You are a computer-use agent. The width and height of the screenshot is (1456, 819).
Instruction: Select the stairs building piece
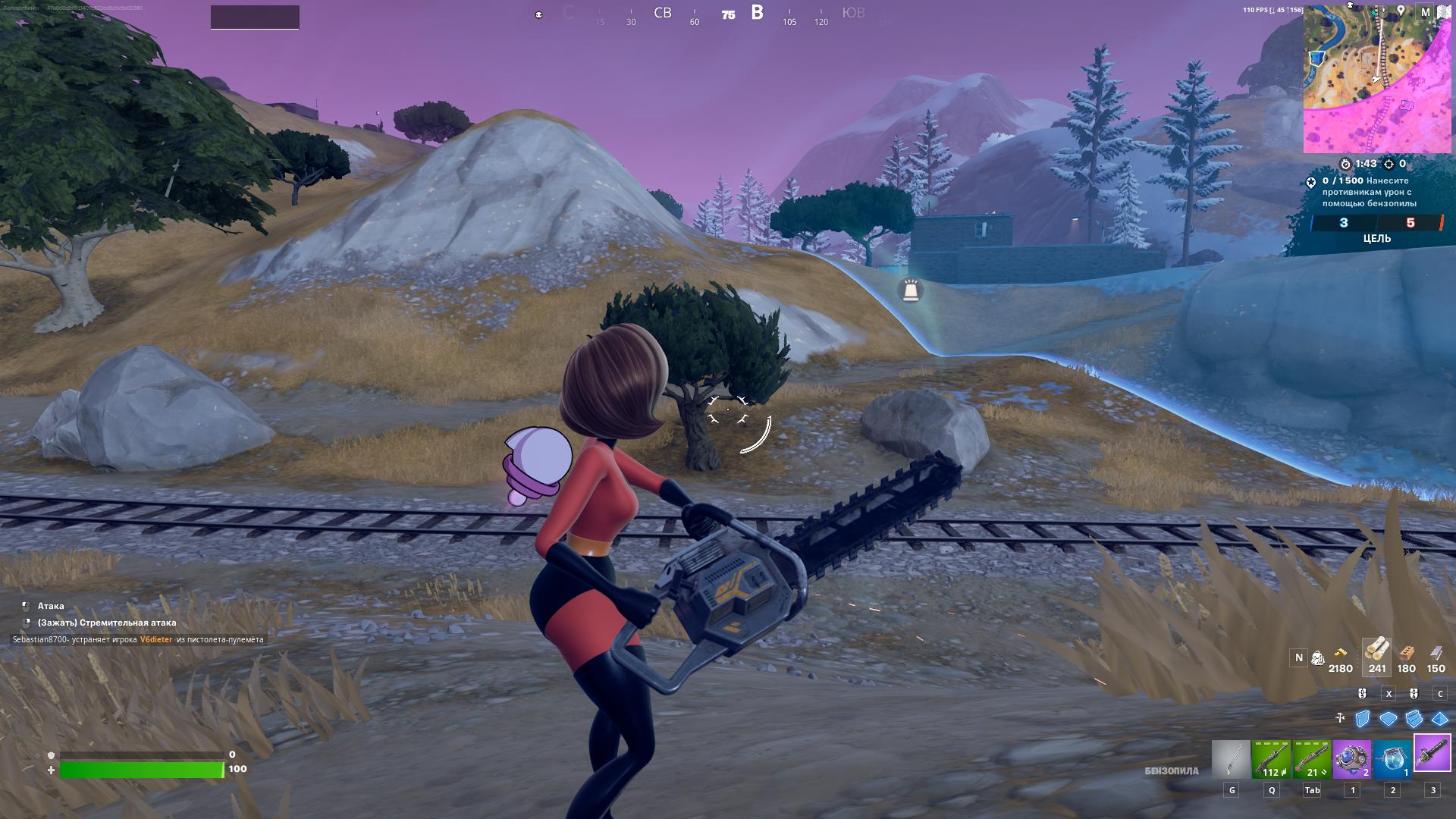click(1414, 718)
